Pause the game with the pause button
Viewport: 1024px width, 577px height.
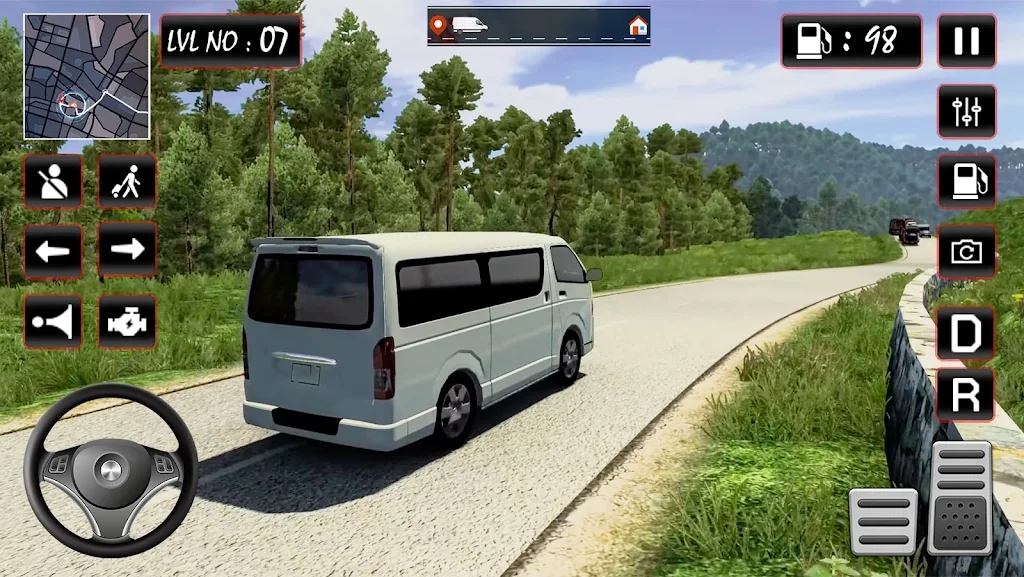[x=966, y=41]
